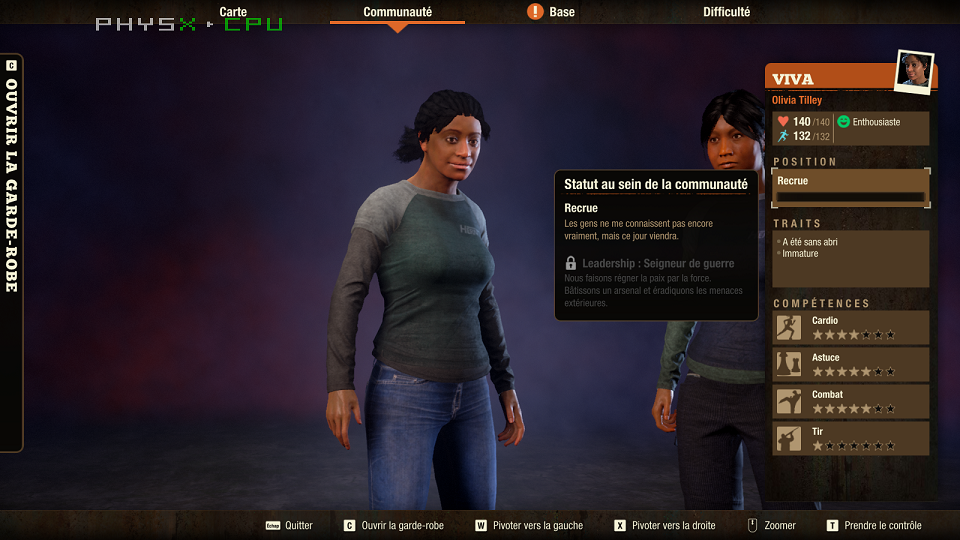The image size is (960, 540).
Task: Click Olivia Tilley's portrait photo
Action: 914,71
